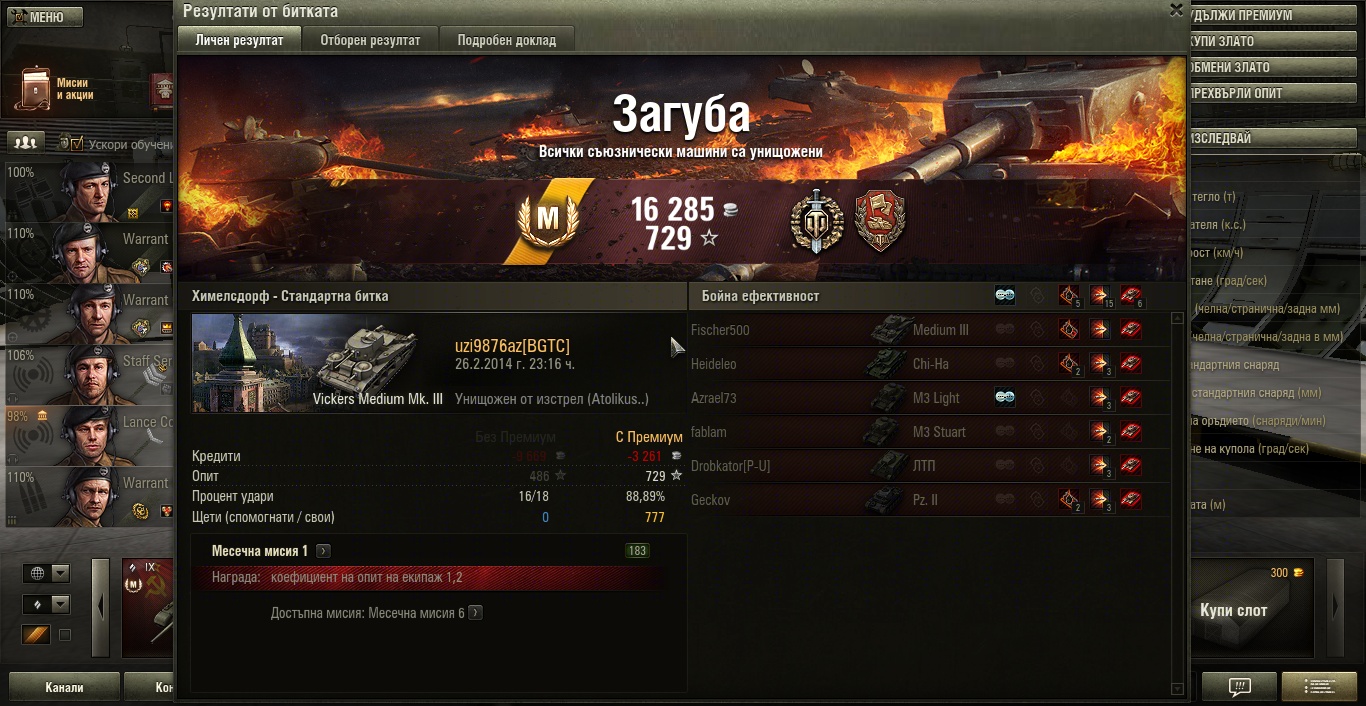Click the КУПИ ЗЛАТО button
Screen dimensions: 1366x706
click(x=1222, y=42)
